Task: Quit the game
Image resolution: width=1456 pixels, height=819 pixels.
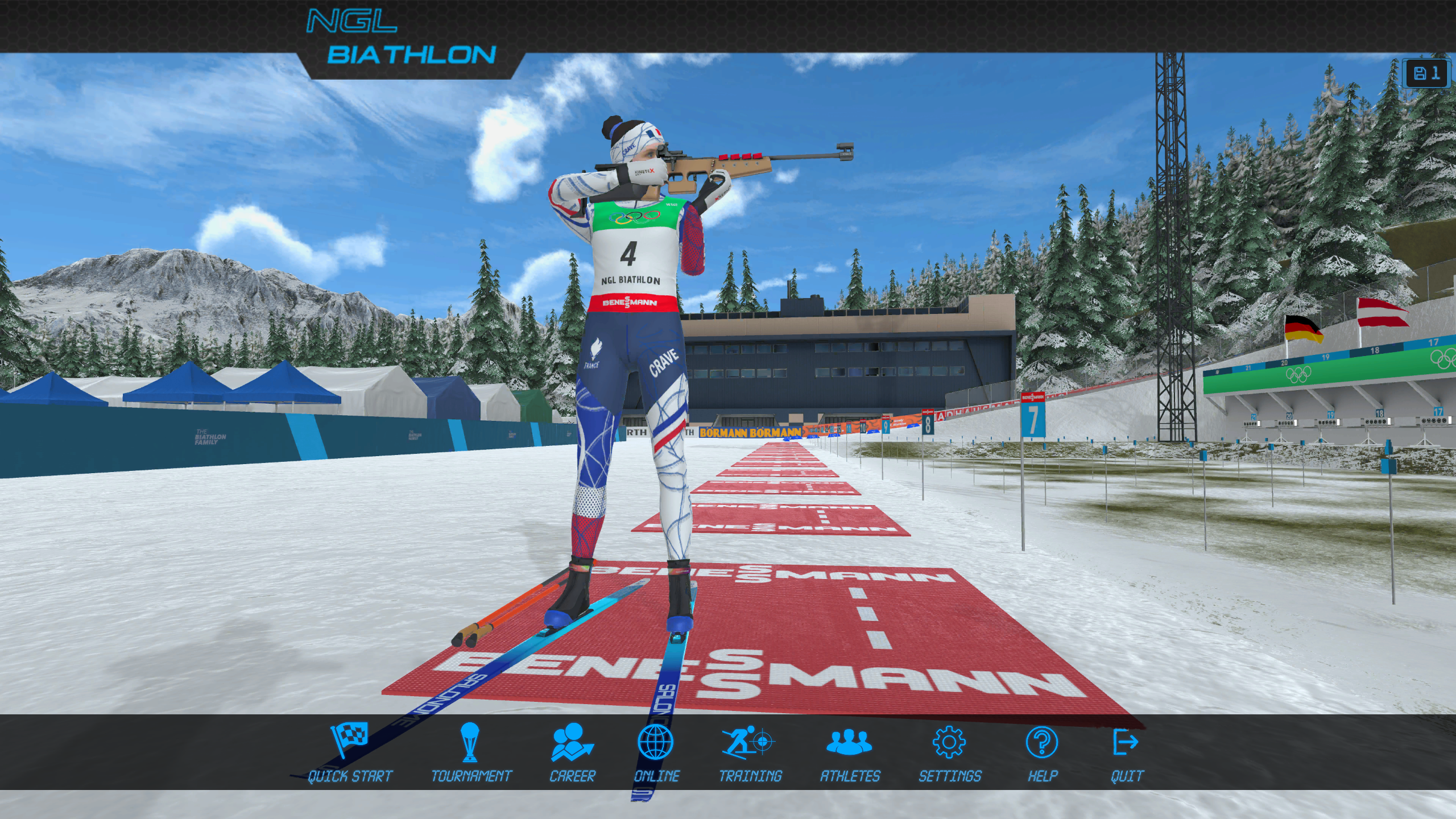Action: [x=1126, y=752]
